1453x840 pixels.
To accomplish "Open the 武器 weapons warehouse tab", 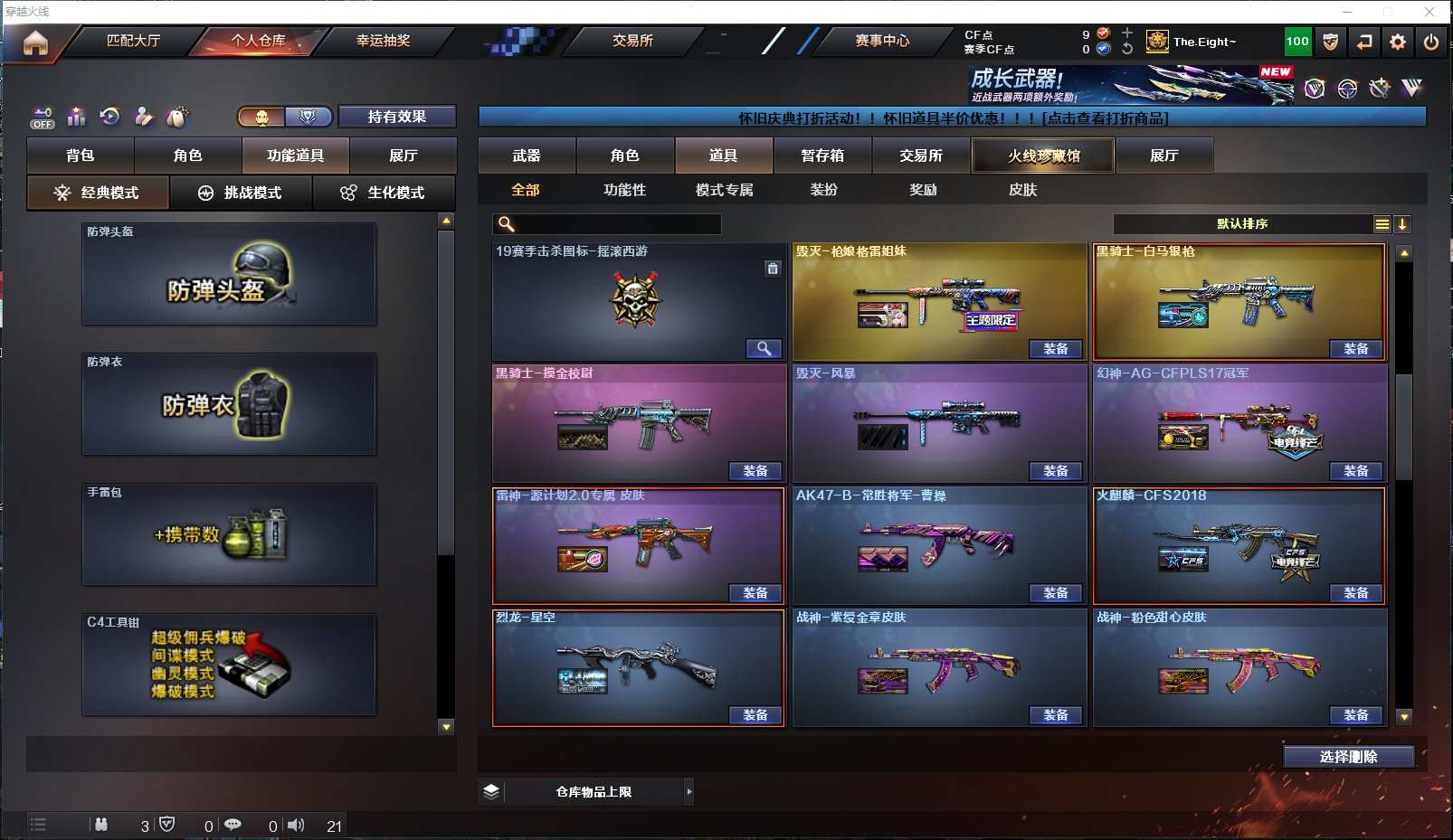I will (527, 156).
